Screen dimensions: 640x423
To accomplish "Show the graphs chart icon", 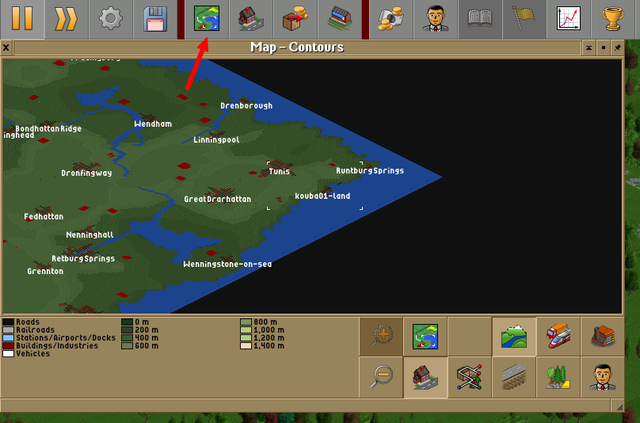I will 569,18.
